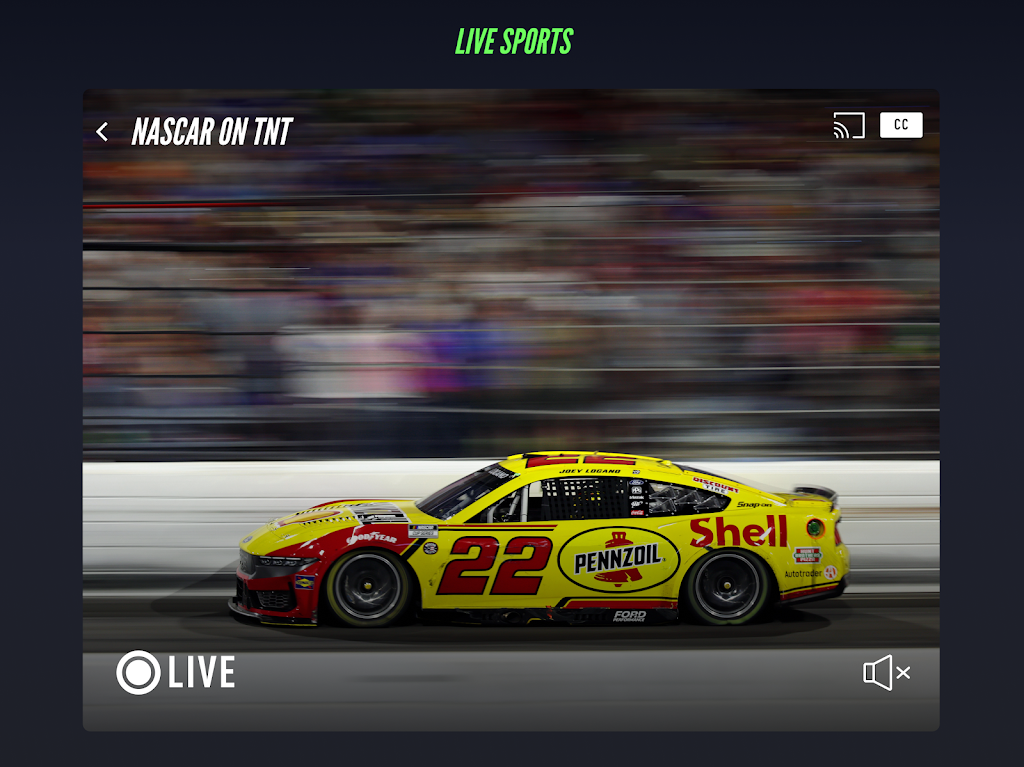This screenshot has height=767, width=1024.
Task: Jump to live using the LIVE indicator
Action: 176,672
